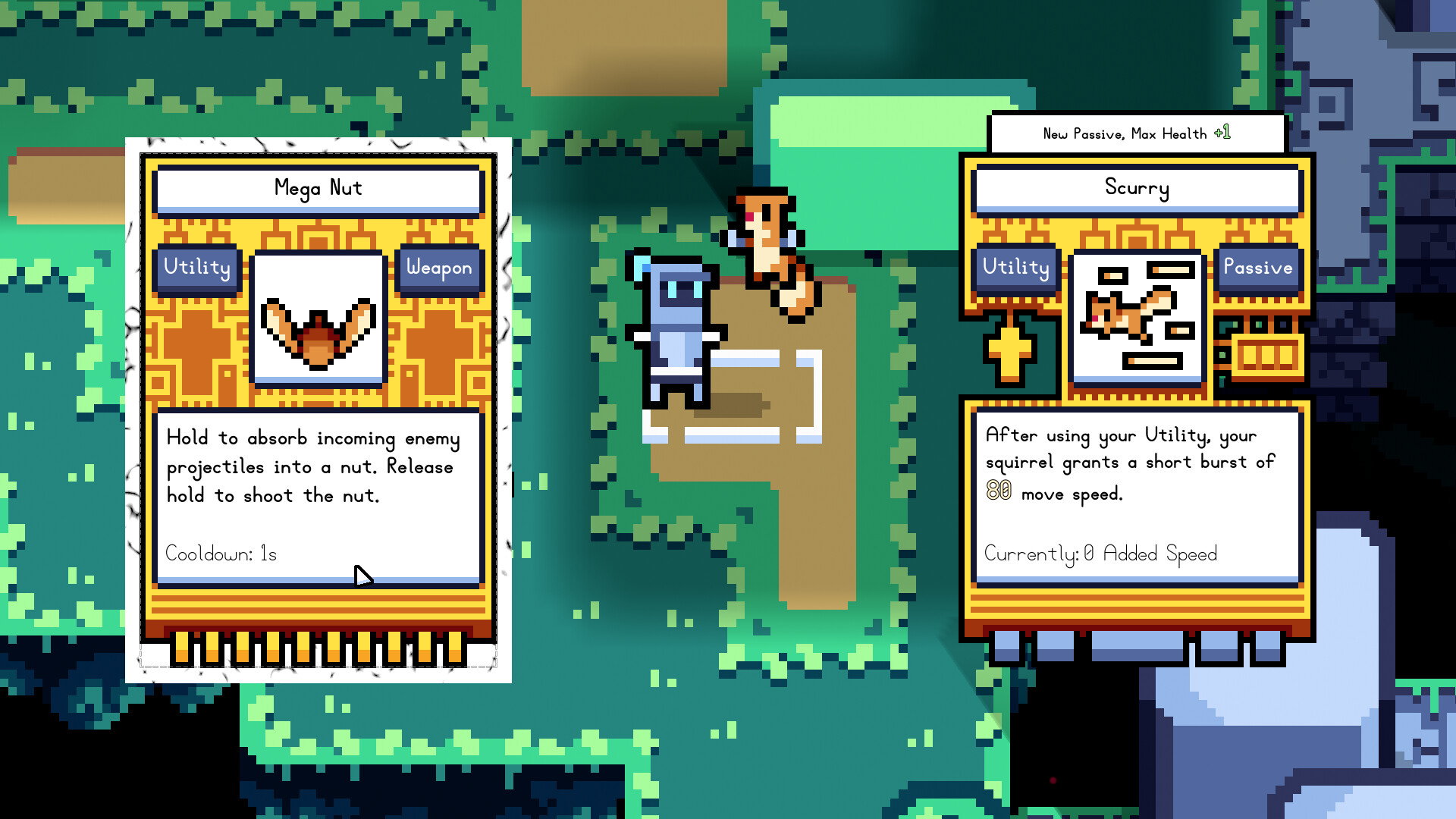The height and width of the screenshot is (819, 1456).
Task: Click the Cooldown: 1s text
Action: pyautogui.click(x=221, y=554)
